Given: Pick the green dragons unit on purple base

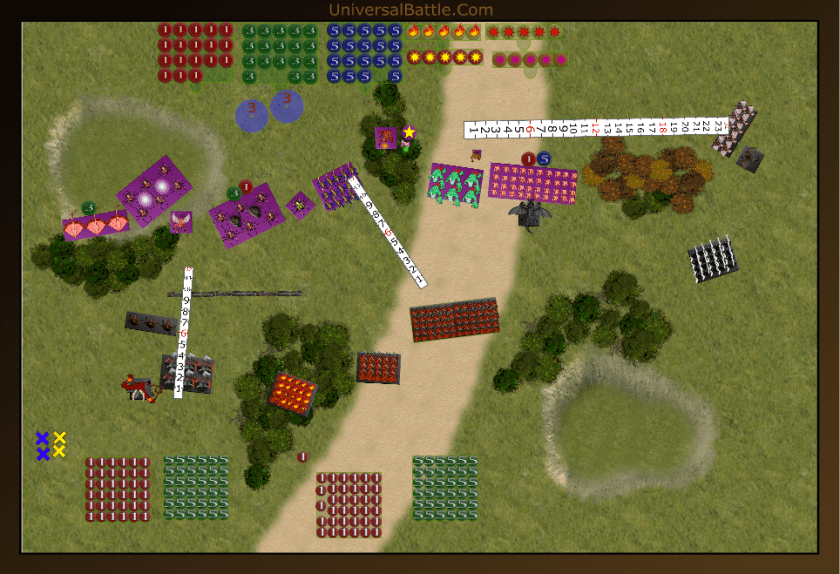Looking at the screenshot, I should point(456,185).
